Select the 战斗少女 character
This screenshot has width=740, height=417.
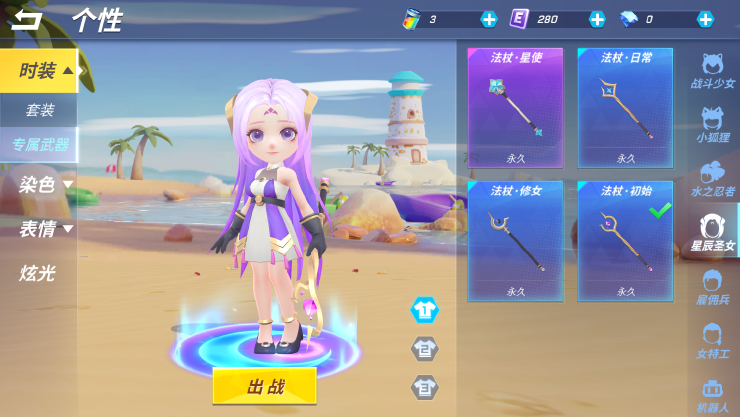point(713,72)
